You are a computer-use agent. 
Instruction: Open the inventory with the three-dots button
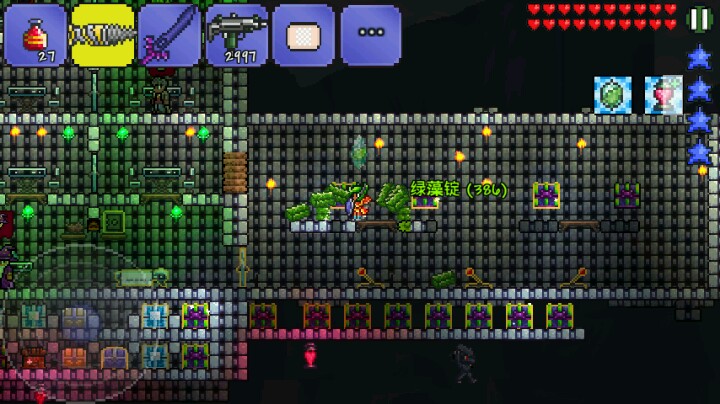[371, 35]
